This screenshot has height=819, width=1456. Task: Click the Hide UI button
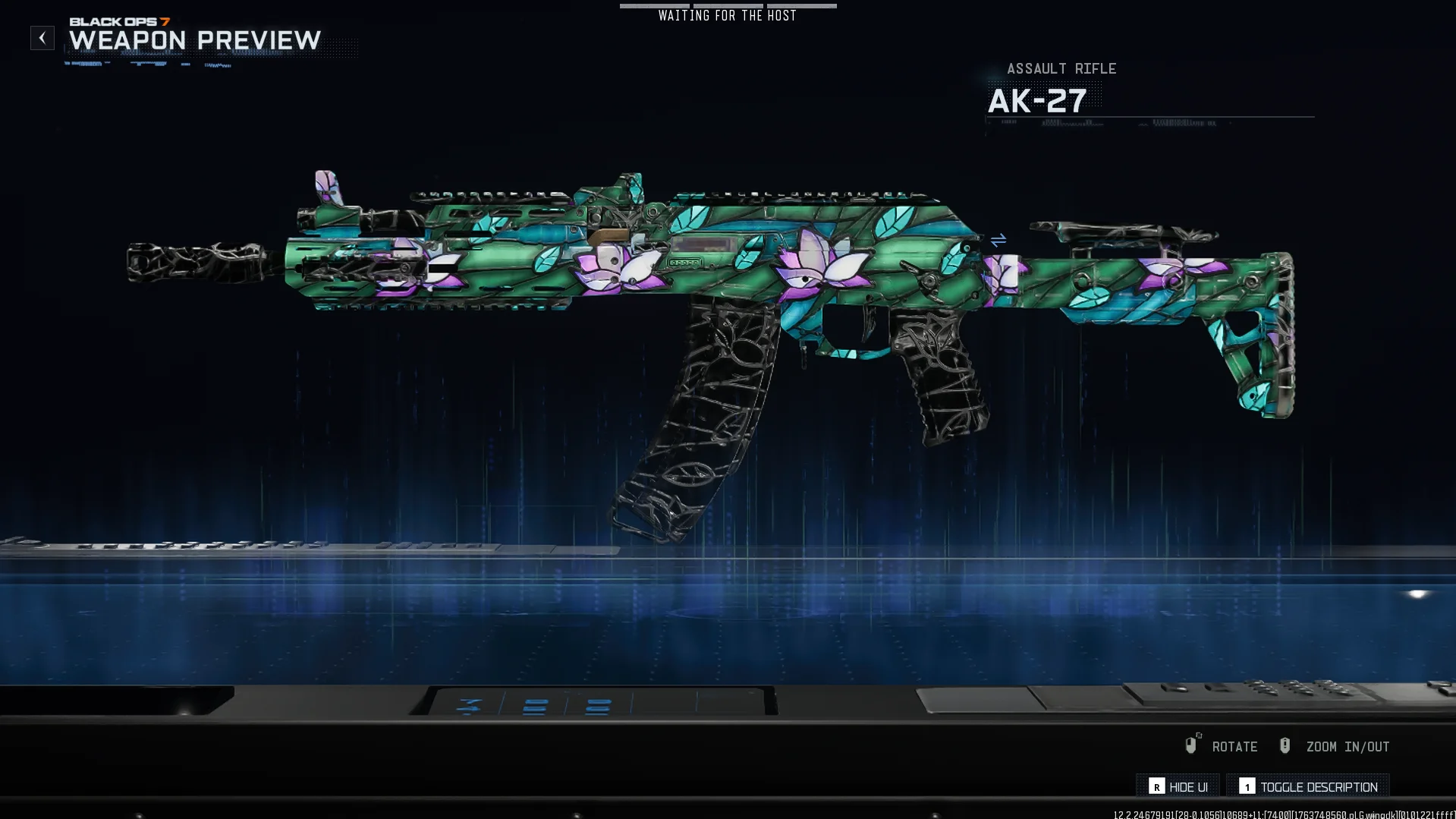(1178, 786)
